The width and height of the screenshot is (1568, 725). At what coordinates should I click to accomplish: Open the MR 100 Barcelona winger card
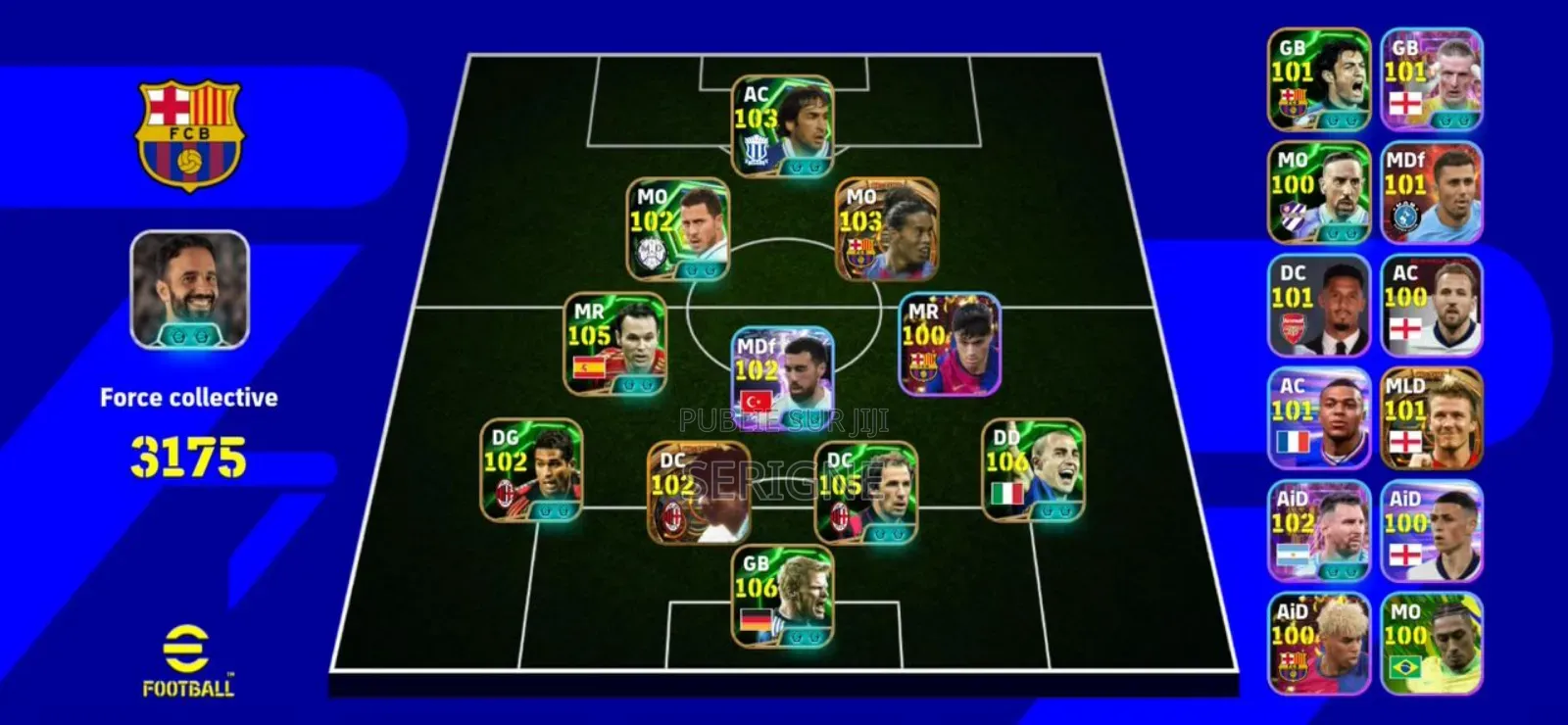click(951, 348)
